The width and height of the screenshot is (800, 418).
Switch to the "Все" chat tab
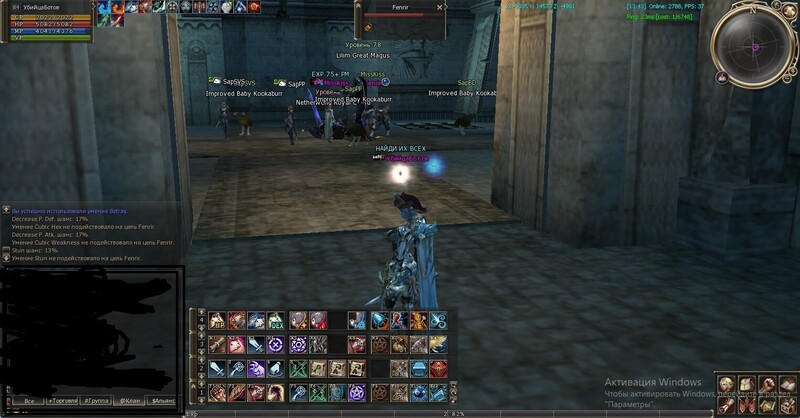tap(28, 400)
